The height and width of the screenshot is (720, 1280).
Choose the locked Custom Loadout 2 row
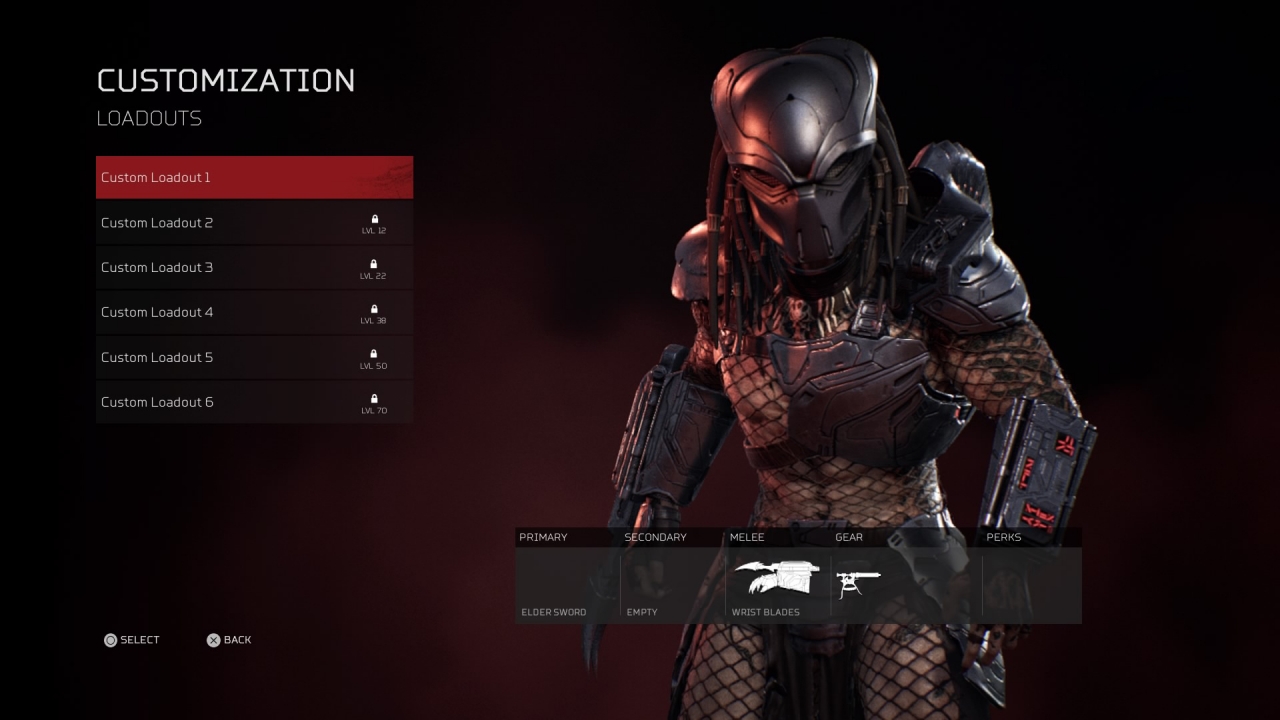[254, 223]
